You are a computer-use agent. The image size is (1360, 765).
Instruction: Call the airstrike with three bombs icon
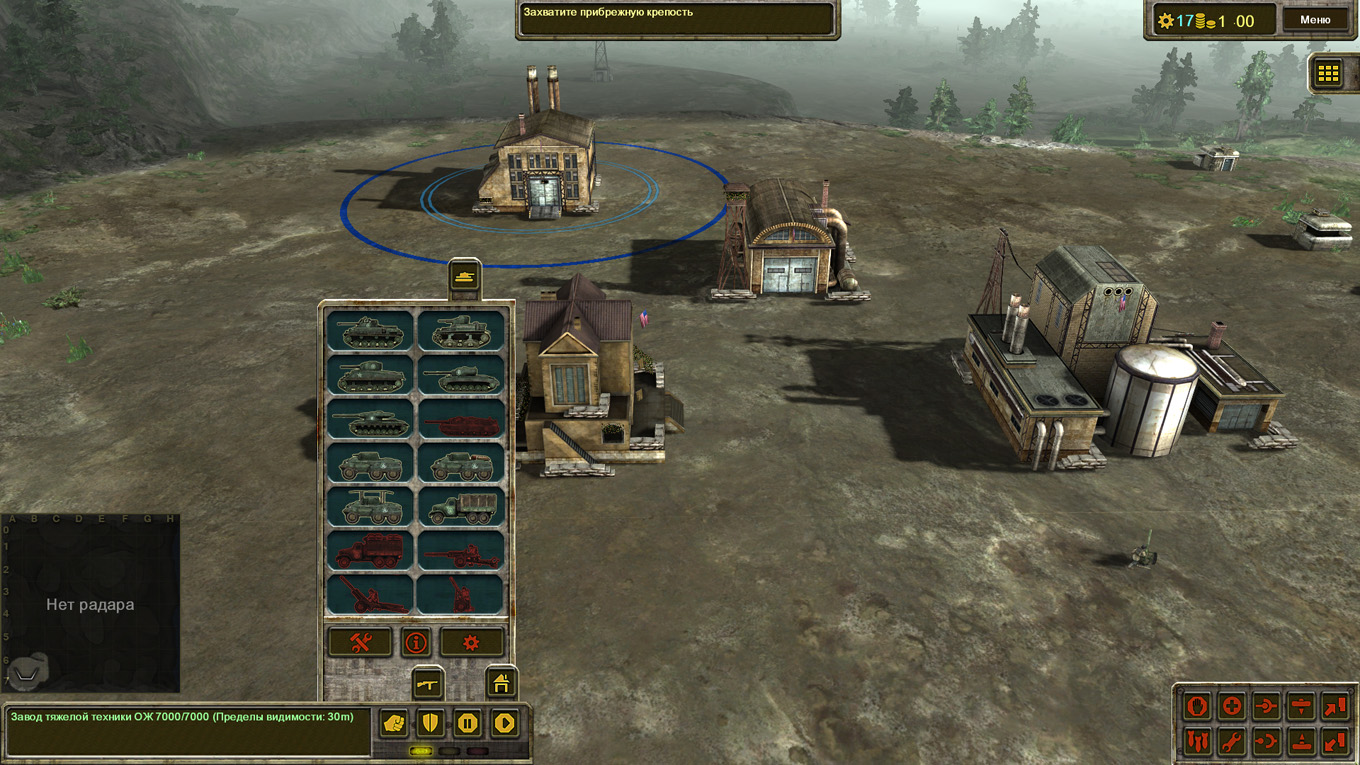point(1197,741)
